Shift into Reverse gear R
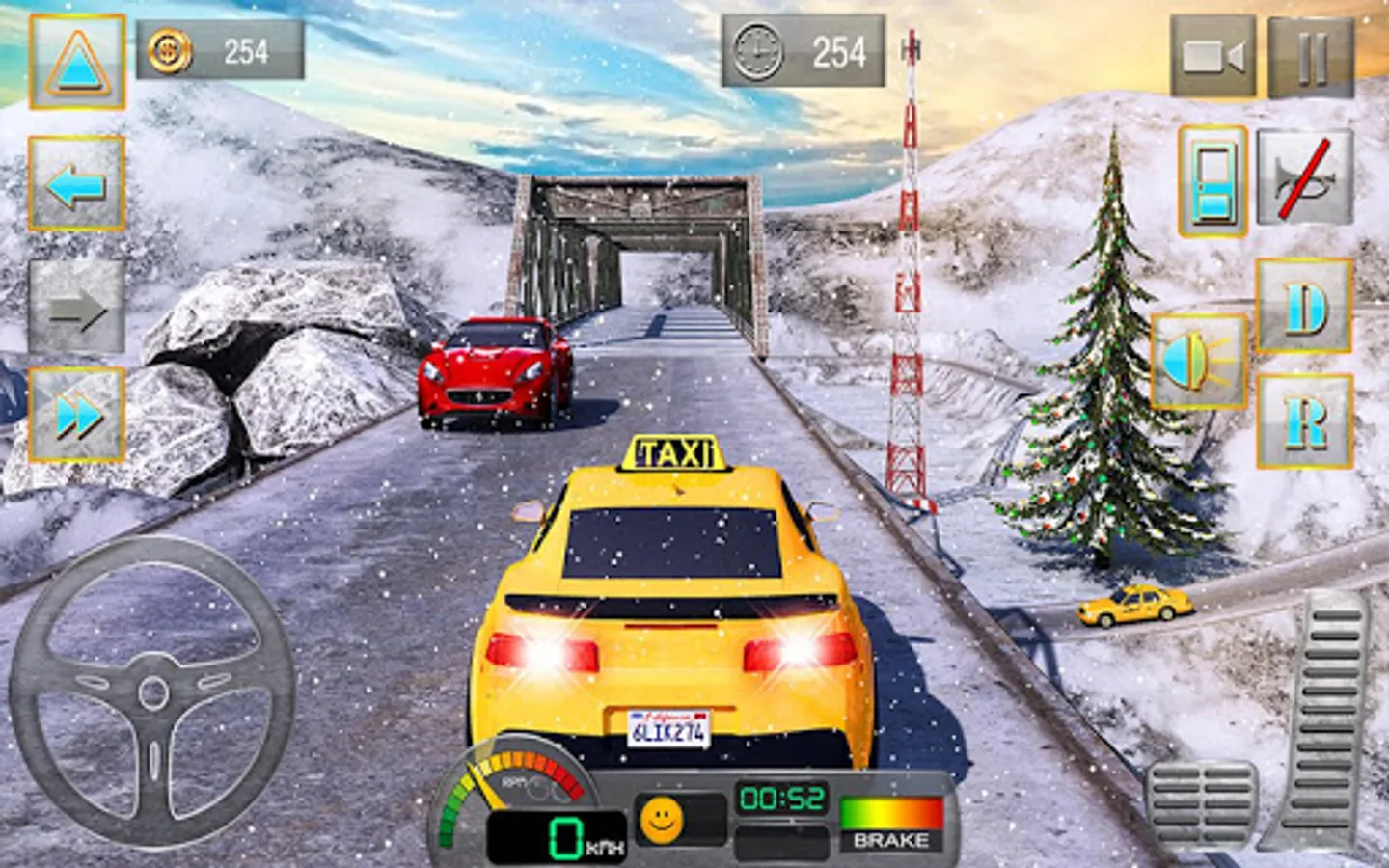Screen dimensions: 1389x868 pos(1304,422)
